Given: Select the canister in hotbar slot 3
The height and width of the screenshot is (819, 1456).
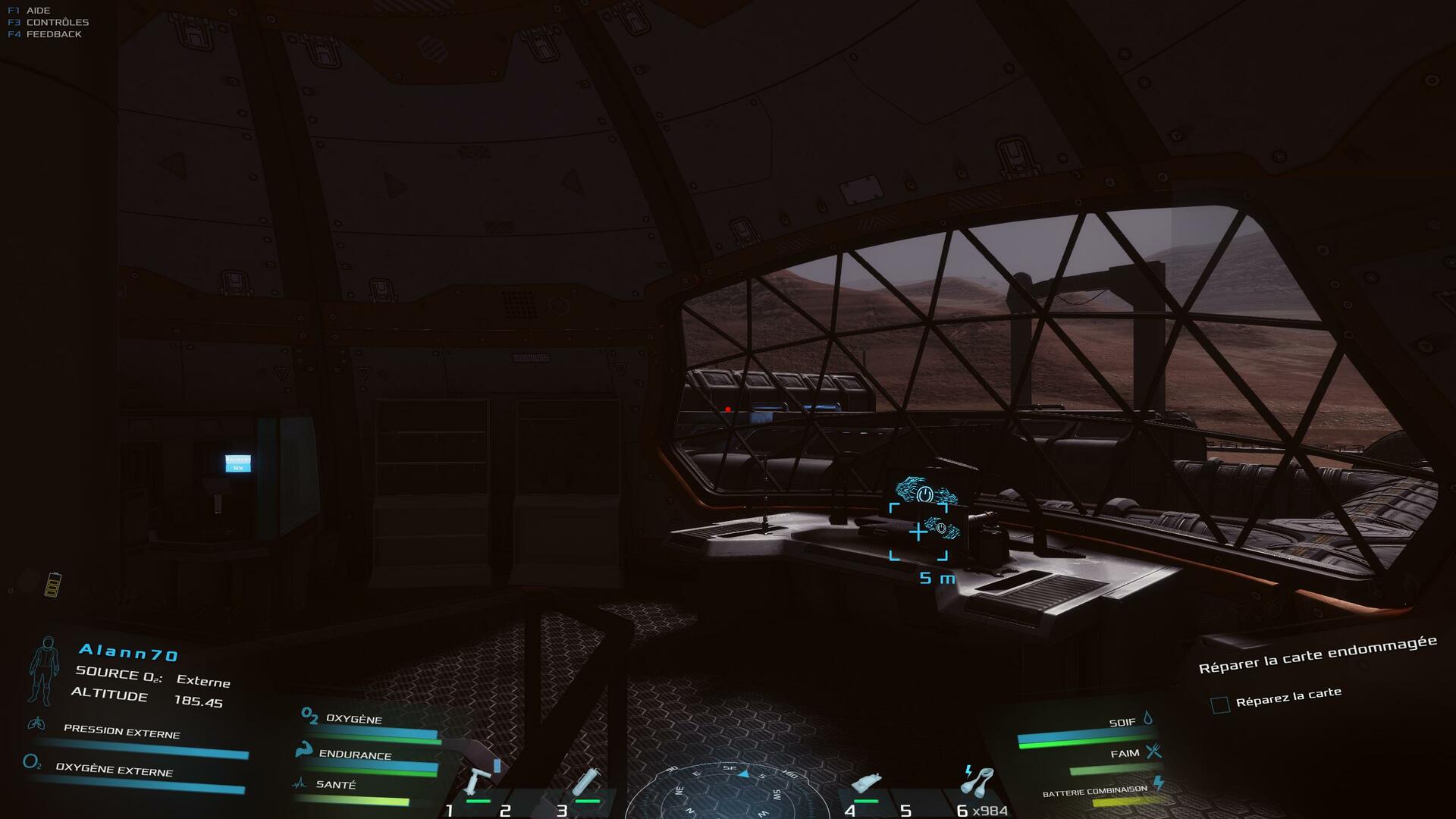Looking at the screenshot, I should click(x=587, y=783).
